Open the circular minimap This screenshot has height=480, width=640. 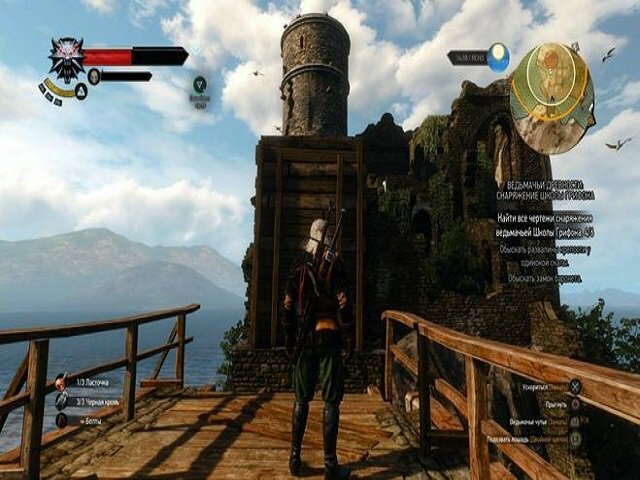(x=552, y=85)
